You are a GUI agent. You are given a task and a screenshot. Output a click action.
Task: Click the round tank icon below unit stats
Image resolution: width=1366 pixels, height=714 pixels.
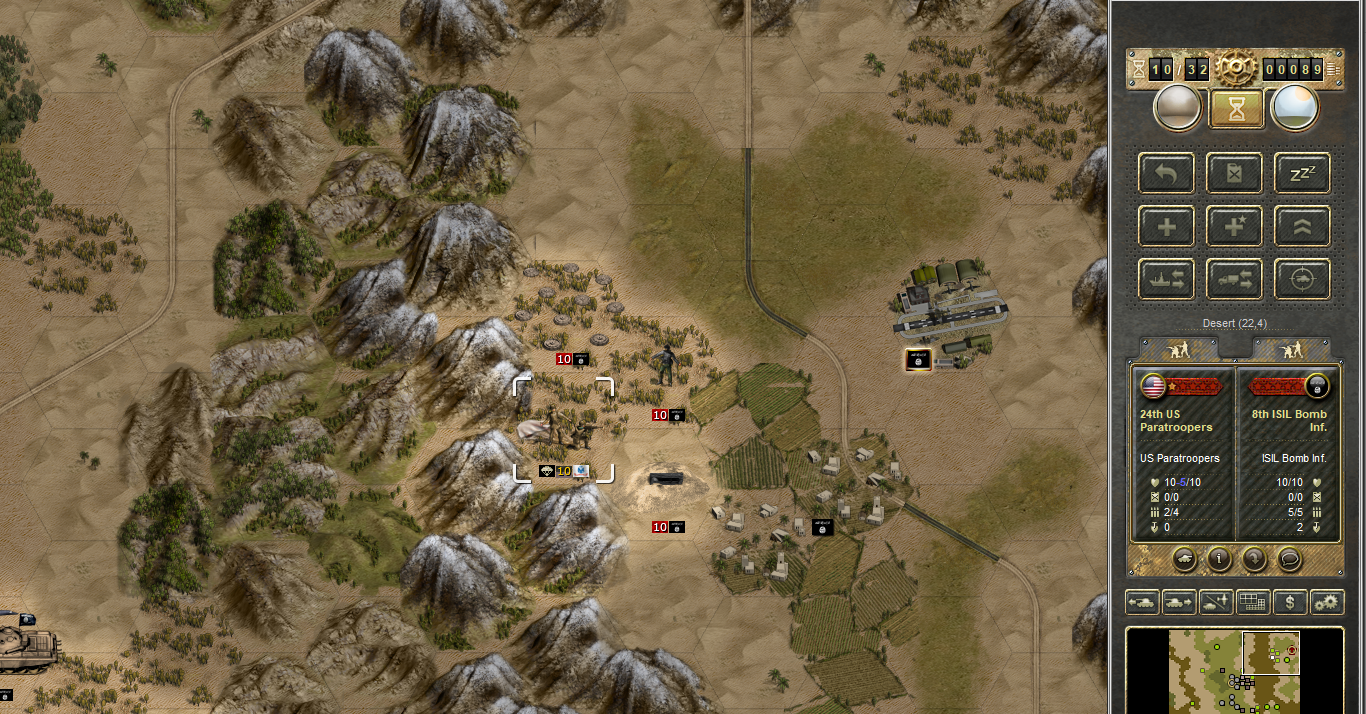click(1184, 558)
